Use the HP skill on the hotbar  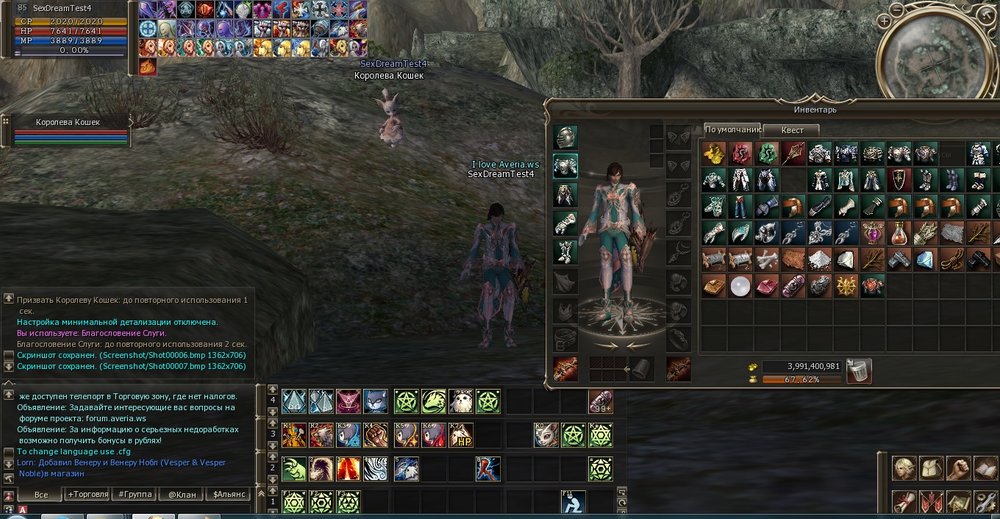(x=460, y=435)
